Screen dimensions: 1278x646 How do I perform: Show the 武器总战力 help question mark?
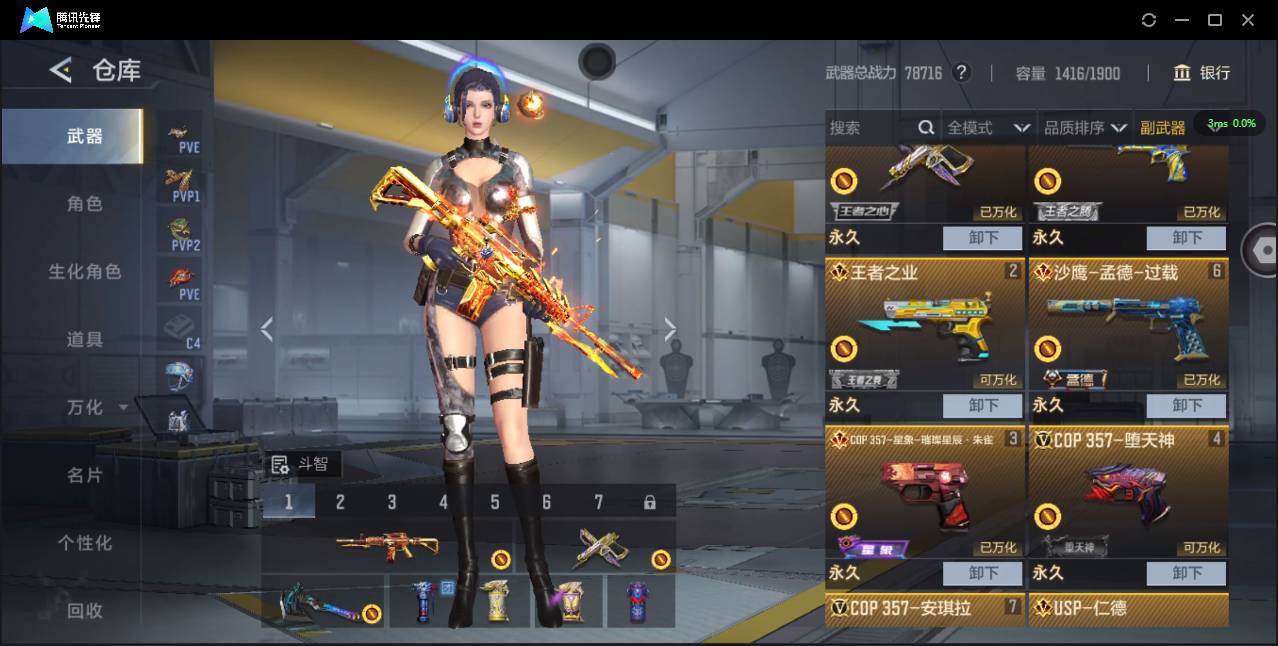click(961, 73)
